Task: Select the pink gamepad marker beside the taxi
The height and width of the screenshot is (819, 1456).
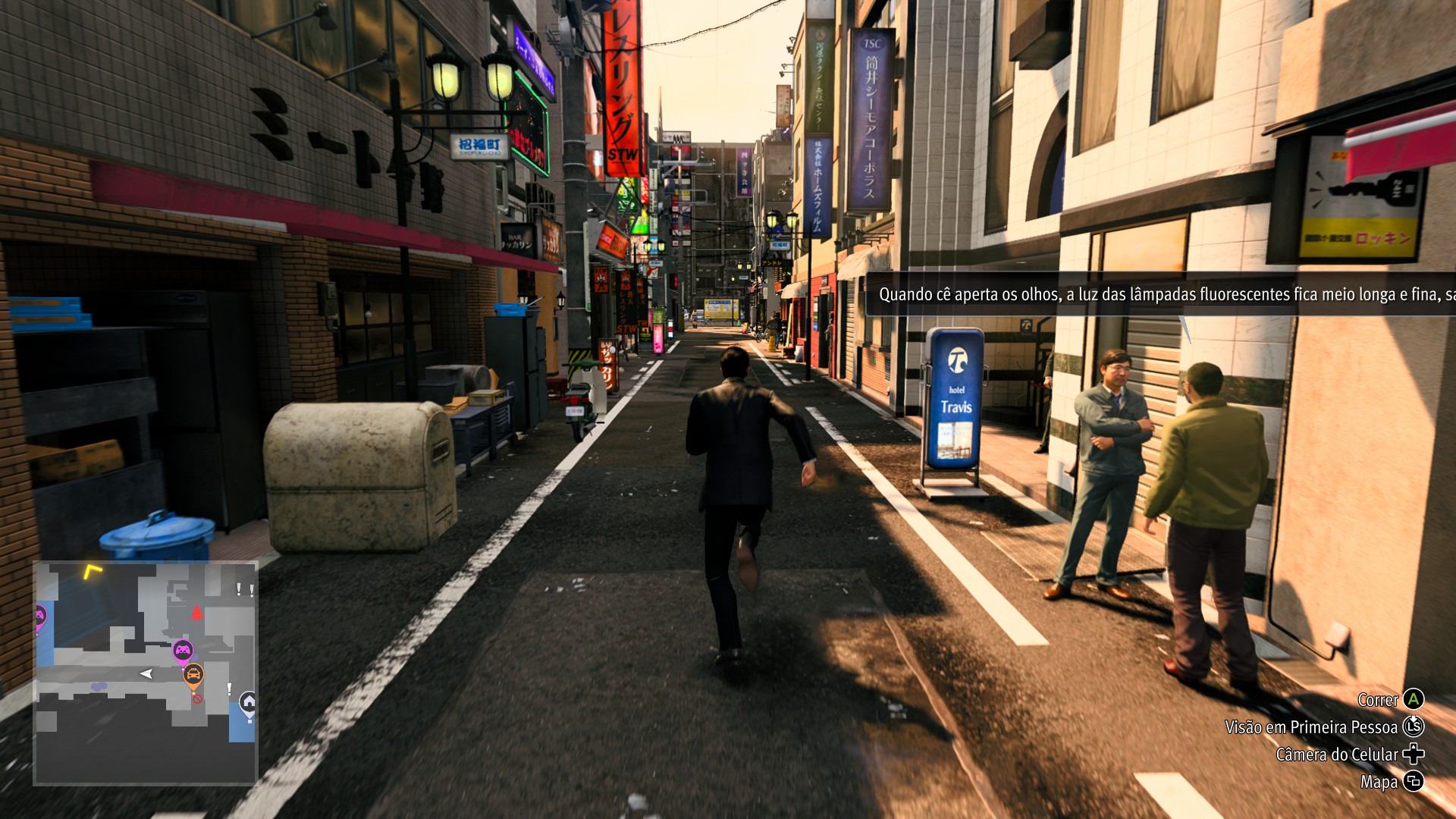Action: point(183,650)
